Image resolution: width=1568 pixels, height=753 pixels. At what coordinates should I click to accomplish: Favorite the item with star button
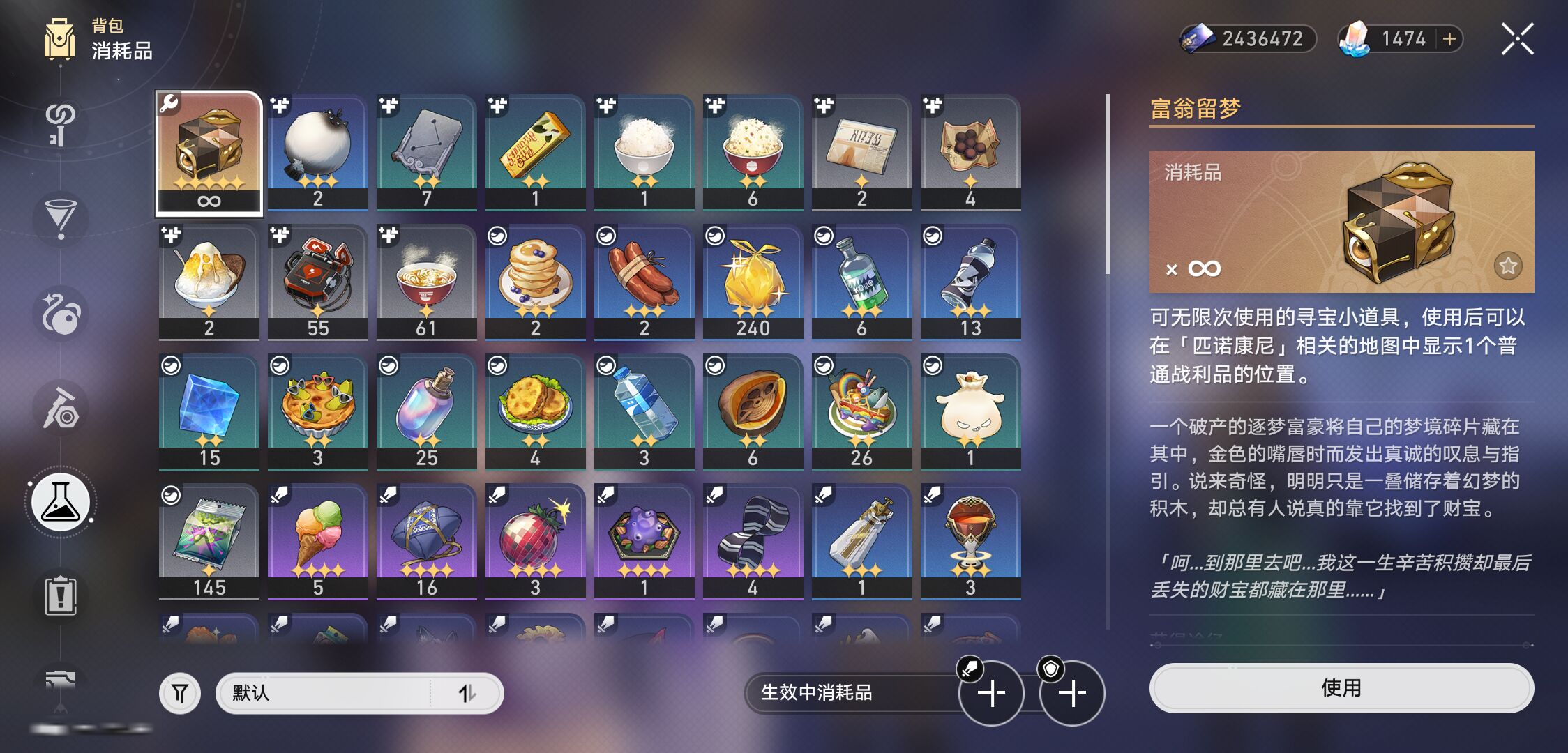(x=1508, y=266)
